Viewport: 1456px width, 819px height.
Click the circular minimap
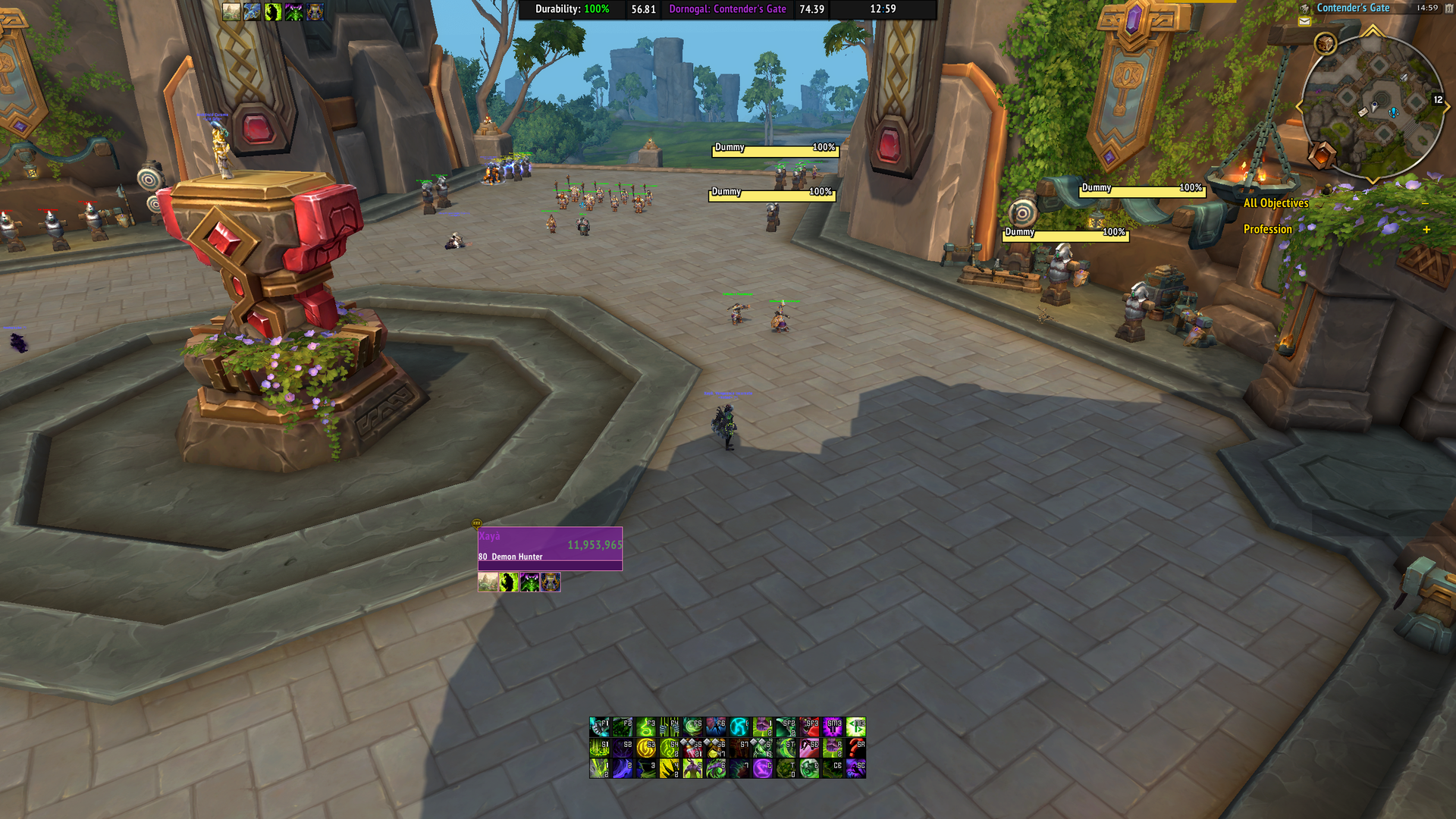point(1373,108)
